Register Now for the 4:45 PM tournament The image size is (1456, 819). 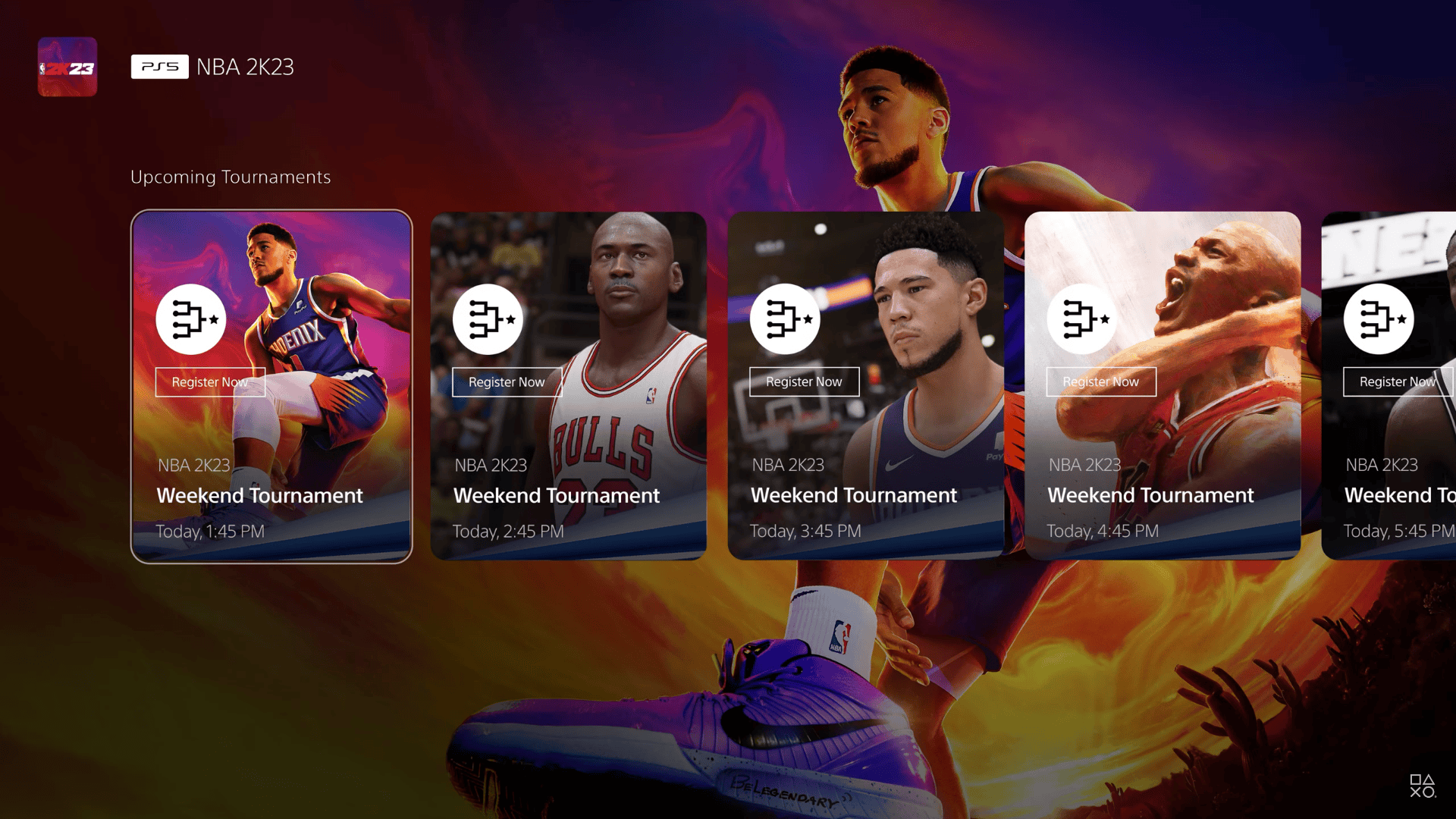[1101, 382]
